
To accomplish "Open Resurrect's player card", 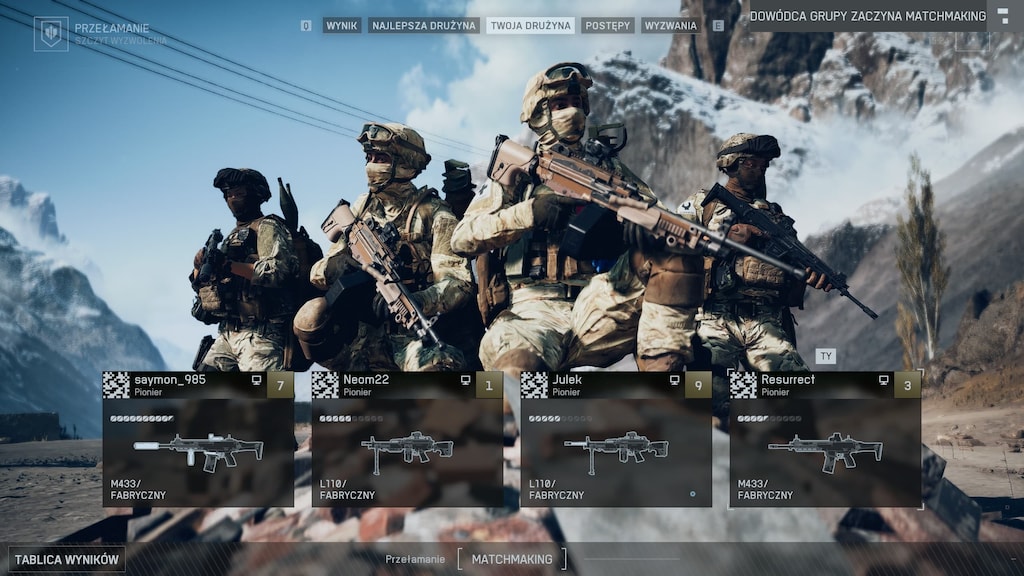I will pyautogui.click(x=825, y=439).
